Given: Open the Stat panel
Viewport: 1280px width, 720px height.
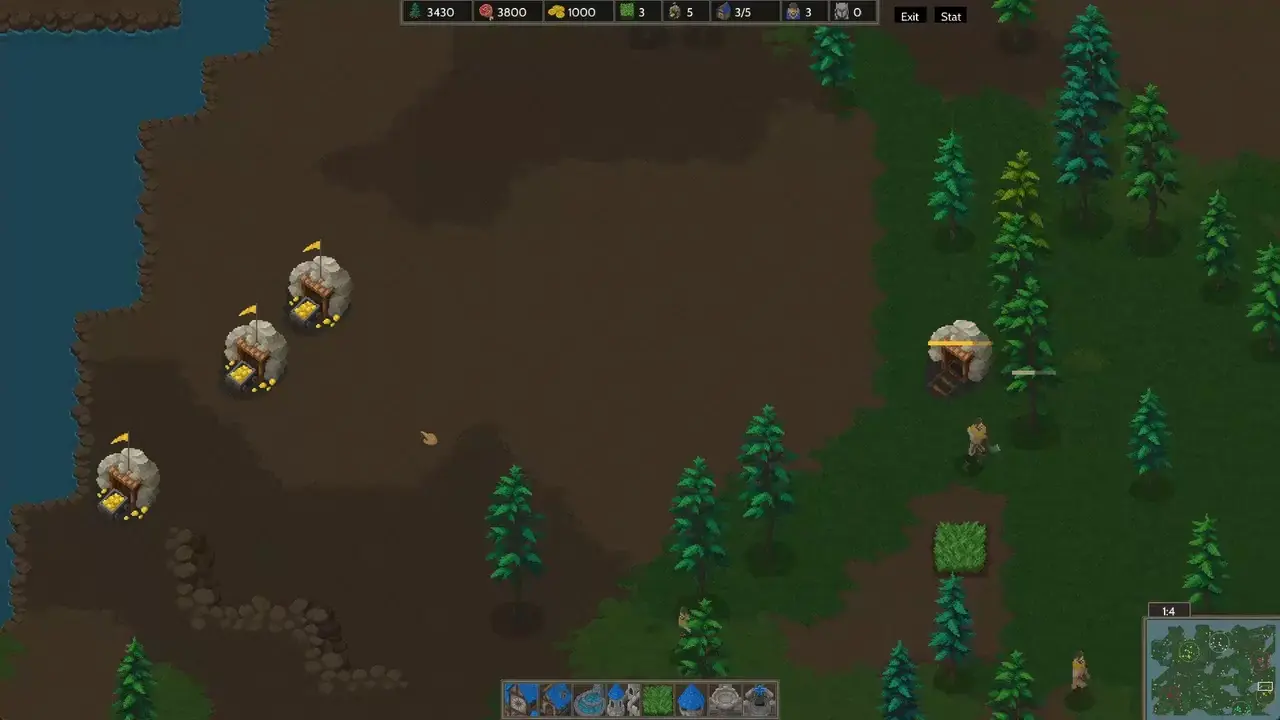Looking at the screenshot, I should tap(949, 15).
